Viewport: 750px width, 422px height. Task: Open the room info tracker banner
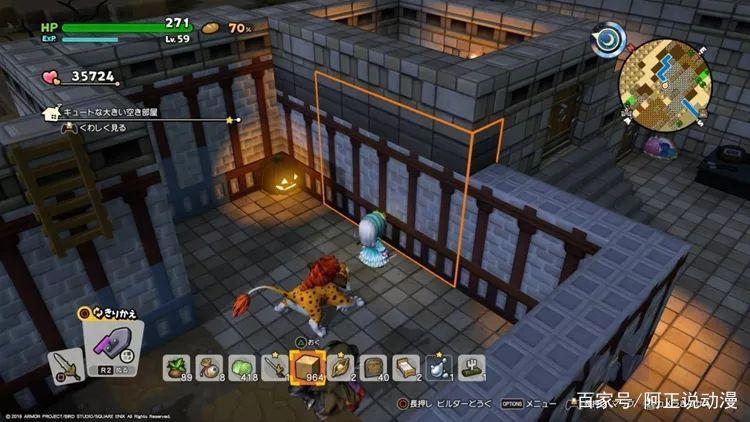(142, 117)
